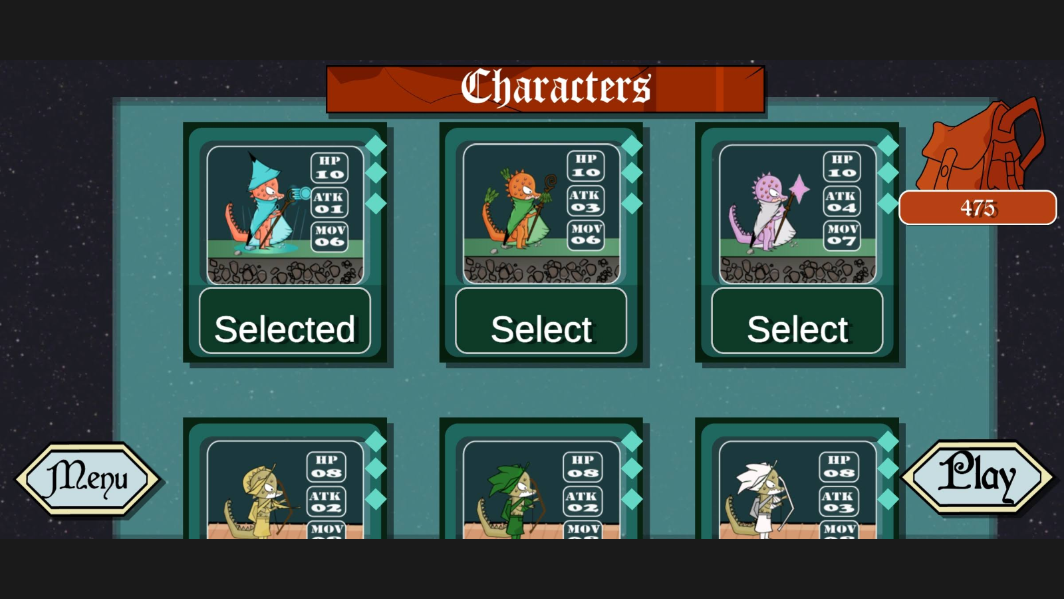Start the game with the Play button
The height and width of the screenshot is (599, 1064).
pyautogui.click(x=977, y=477)
